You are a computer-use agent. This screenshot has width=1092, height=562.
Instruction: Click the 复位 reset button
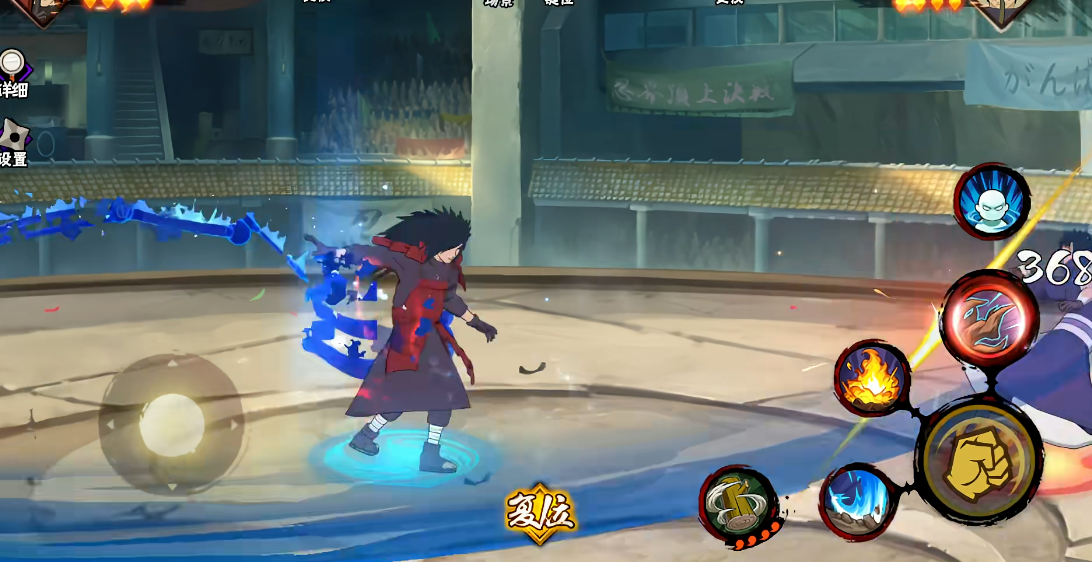(540, 512)
